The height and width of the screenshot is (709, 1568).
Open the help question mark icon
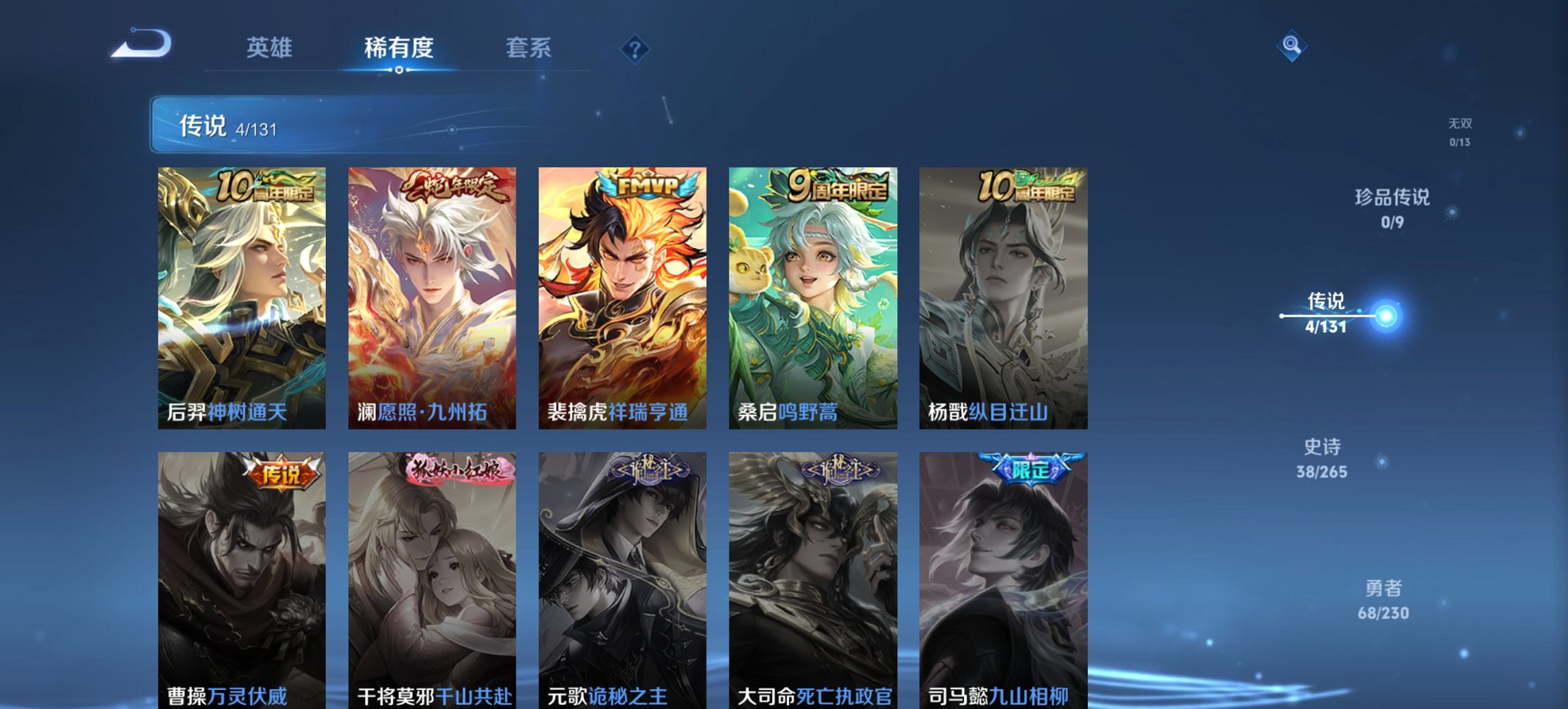click(634, 48)
